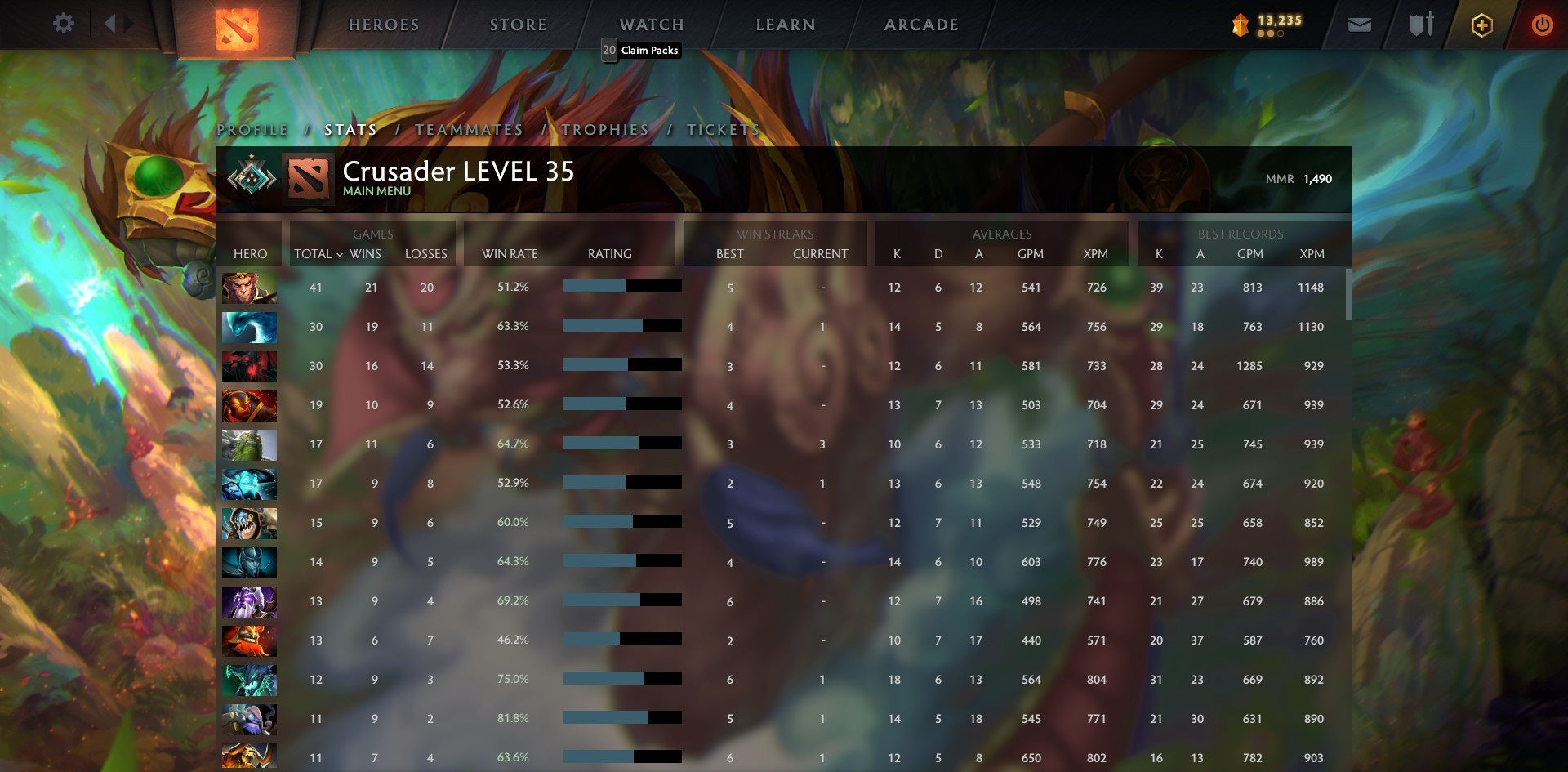Select the Monkey King hero portrait
Image resolution: width=1568 pixels, height=772 pixels.
(x=250, y=287)
